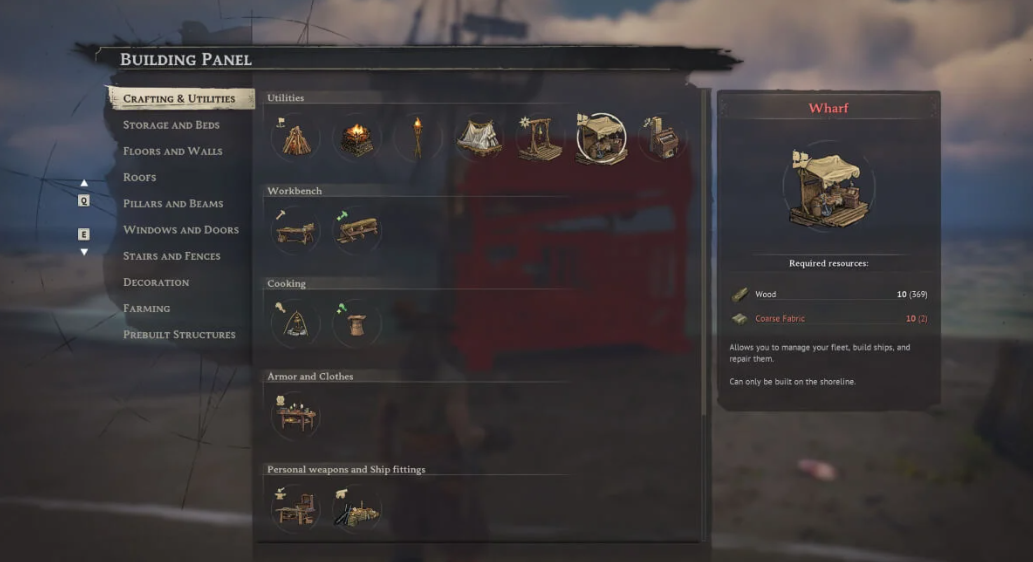The width and height of the screenshot is (1033, 562).
Task: Select the Prebuilt Structures category
Action: coord(179,334)
